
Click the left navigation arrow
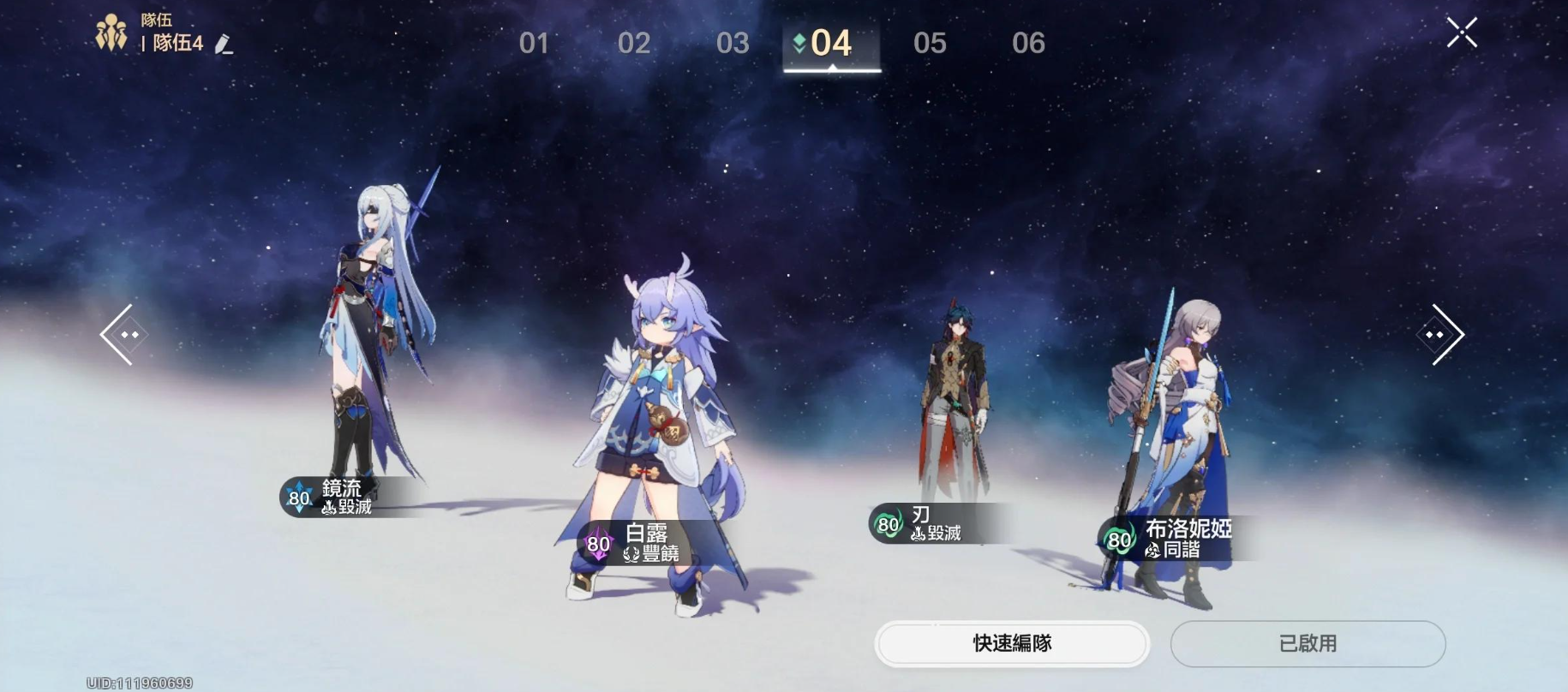123,334
